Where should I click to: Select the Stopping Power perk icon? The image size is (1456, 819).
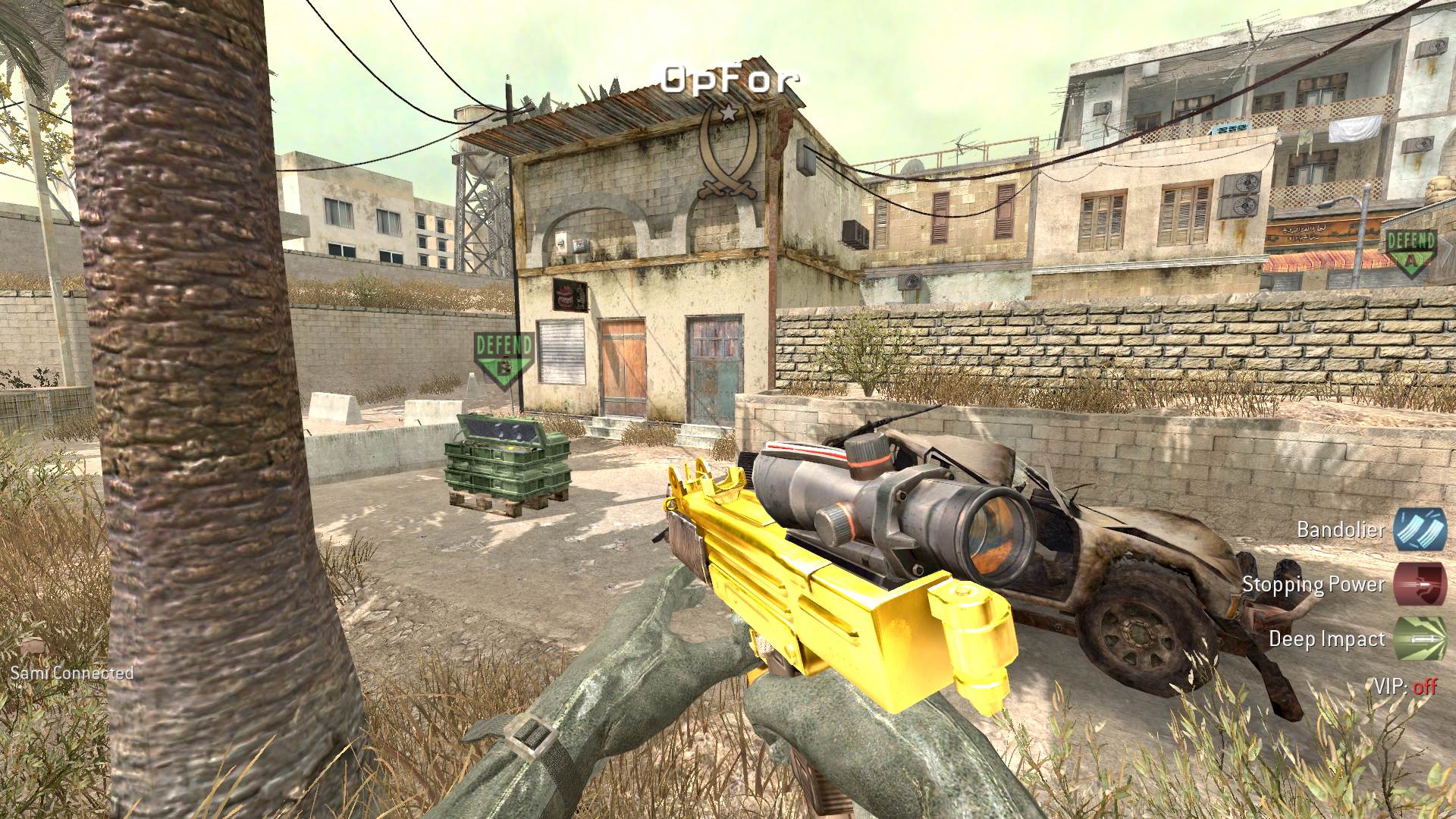[x=1419, y=585]
